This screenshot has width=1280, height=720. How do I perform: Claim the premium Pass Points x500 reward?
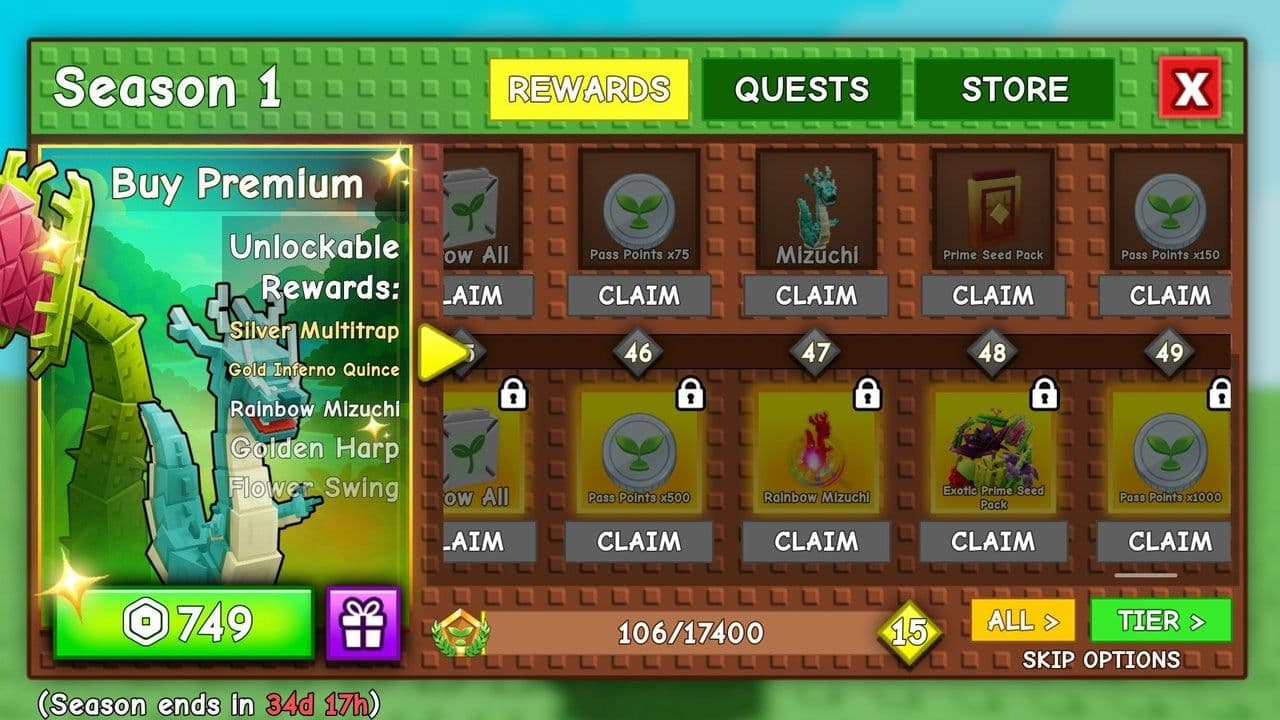coord(639,542)
